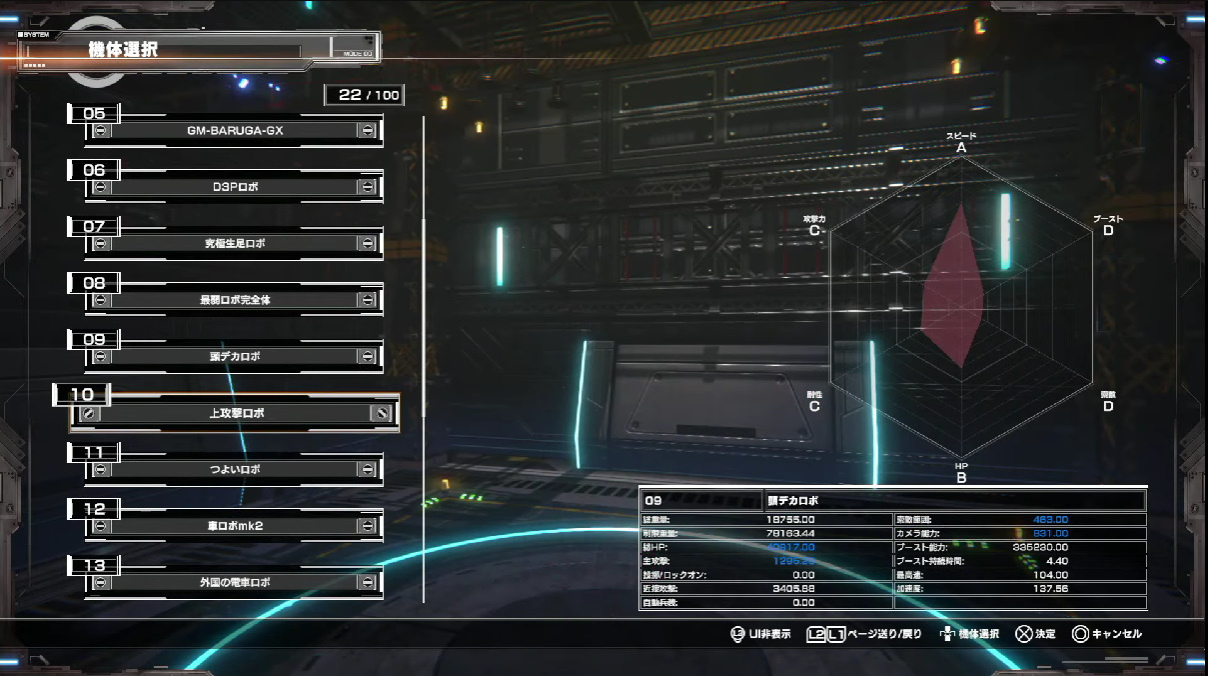Select mech 05 GM-BARUGA-GX

click(235, 131)
